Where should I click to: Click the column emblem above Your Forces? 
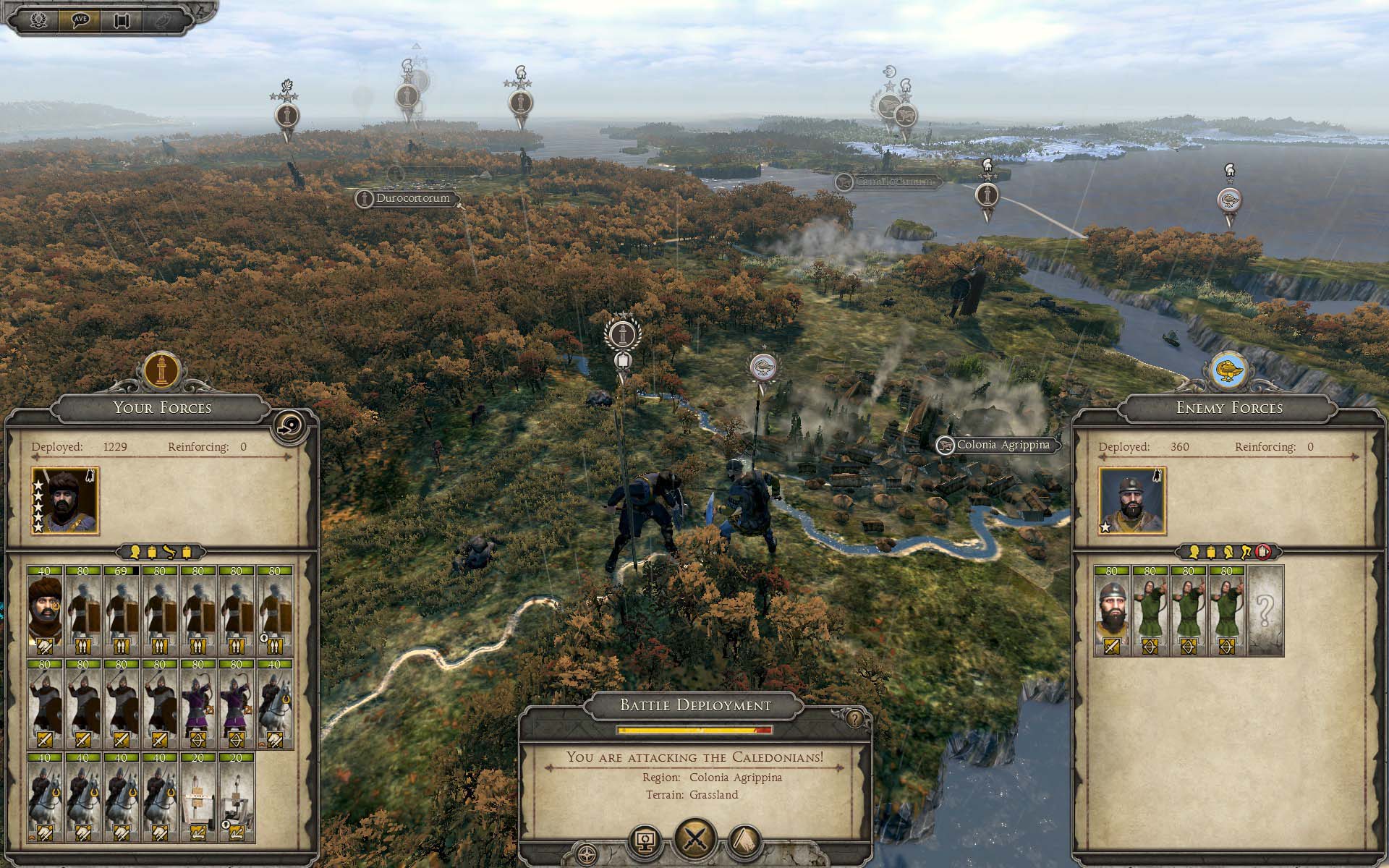(x=161, y=370)
